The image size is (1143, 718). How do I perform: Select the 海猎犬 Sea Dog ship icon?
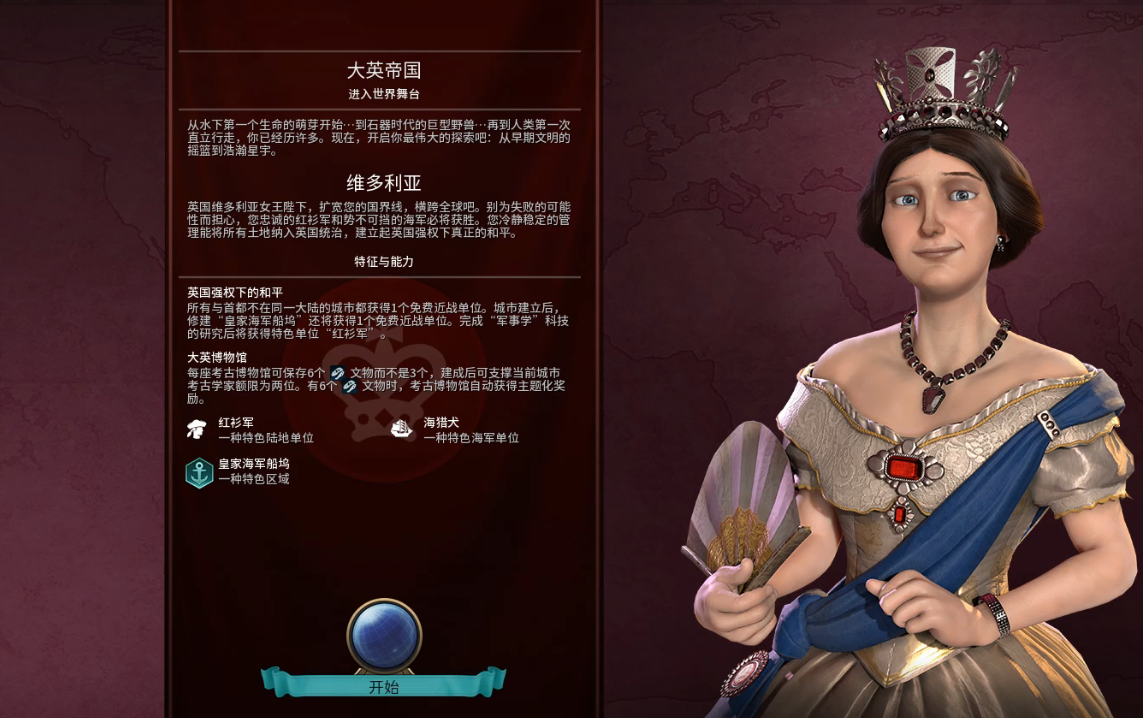click(x=402, y=430)
